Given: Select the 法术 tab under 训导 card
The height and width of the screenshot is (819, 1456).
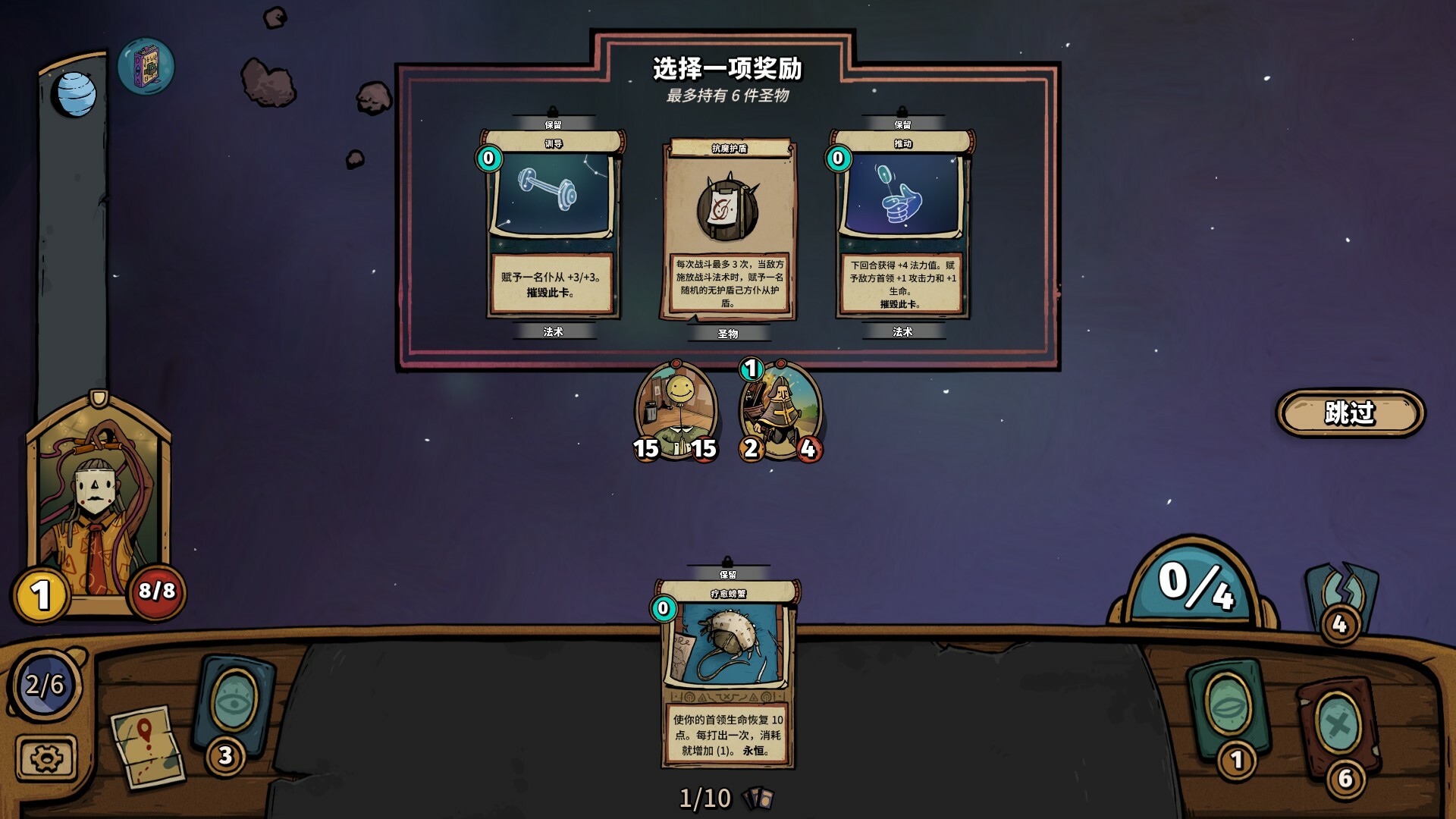Looking at the screenshot, I should point(554,331).
